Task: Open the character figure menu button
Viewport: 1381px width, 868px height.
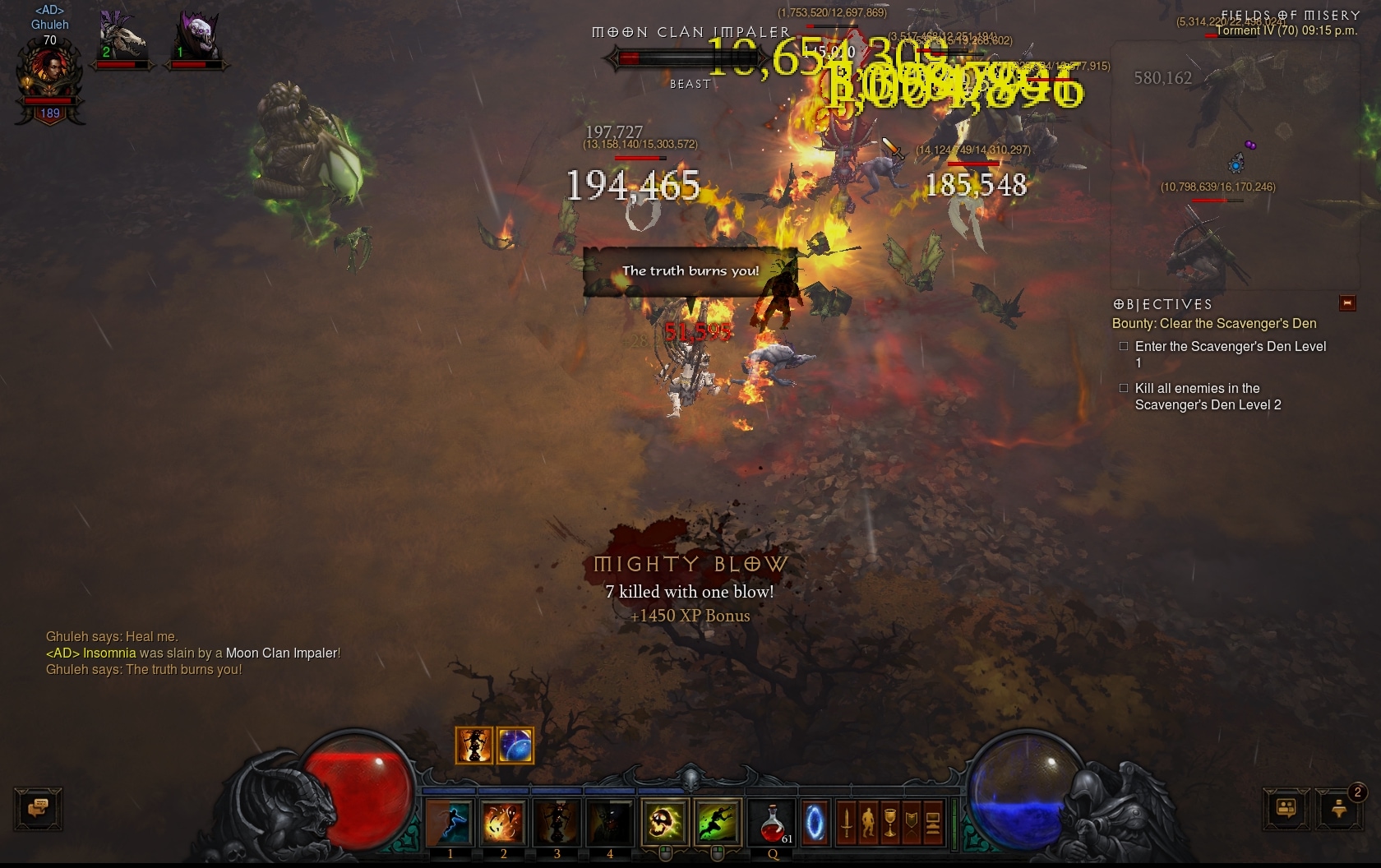Action: tap(868, 822)
